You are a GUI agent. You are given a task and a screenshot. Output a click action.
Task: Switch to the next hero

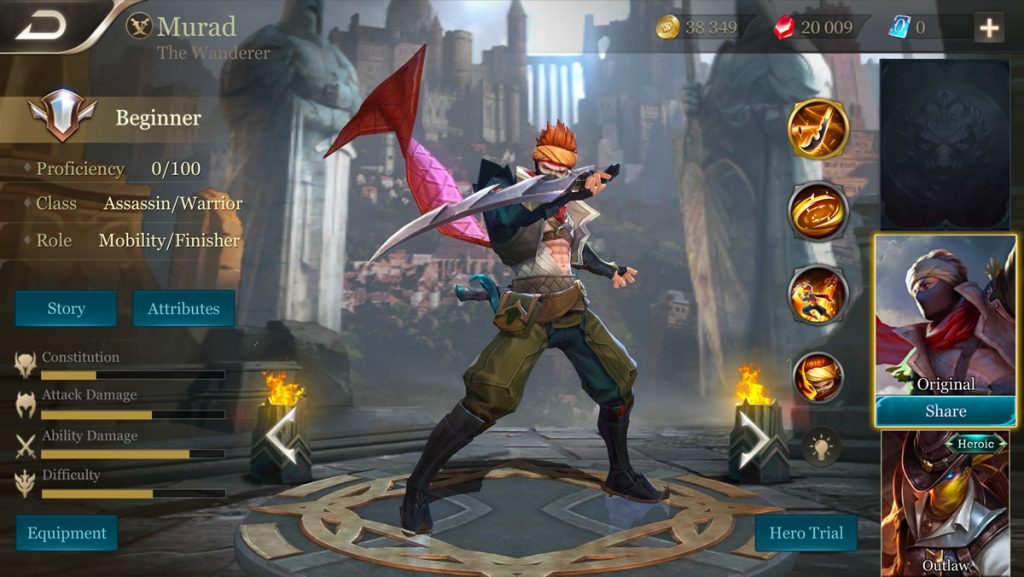[759, 440]
